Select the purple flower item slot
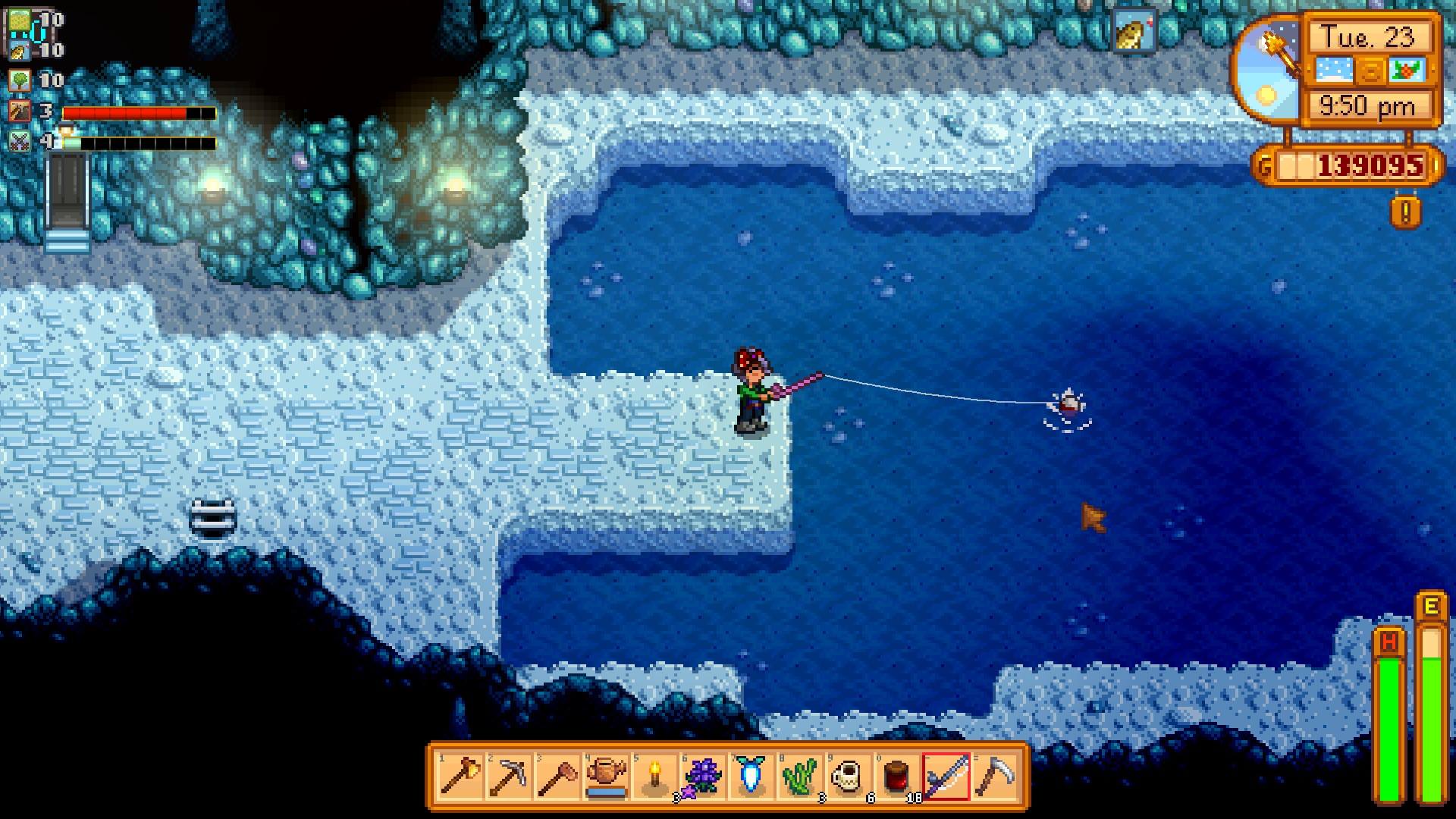 point(703,777)
